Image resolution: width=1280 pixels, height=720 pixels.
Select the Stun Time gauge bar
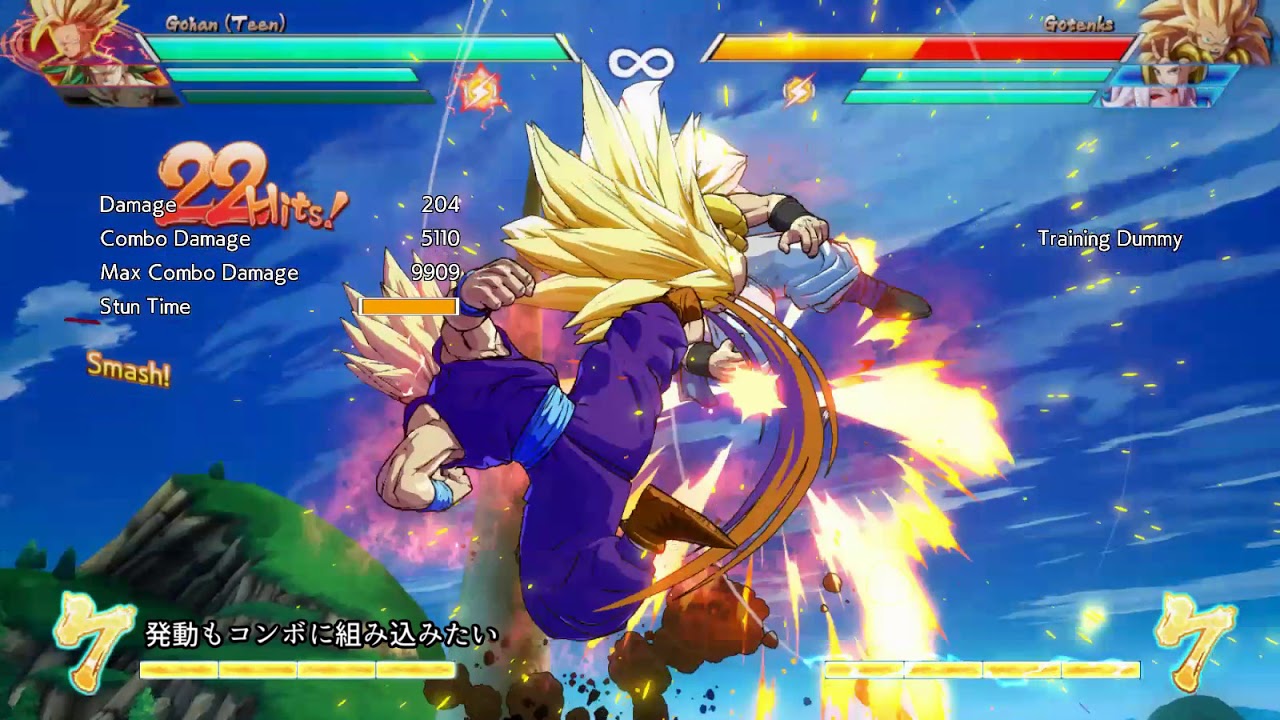[x=410, y=306]
